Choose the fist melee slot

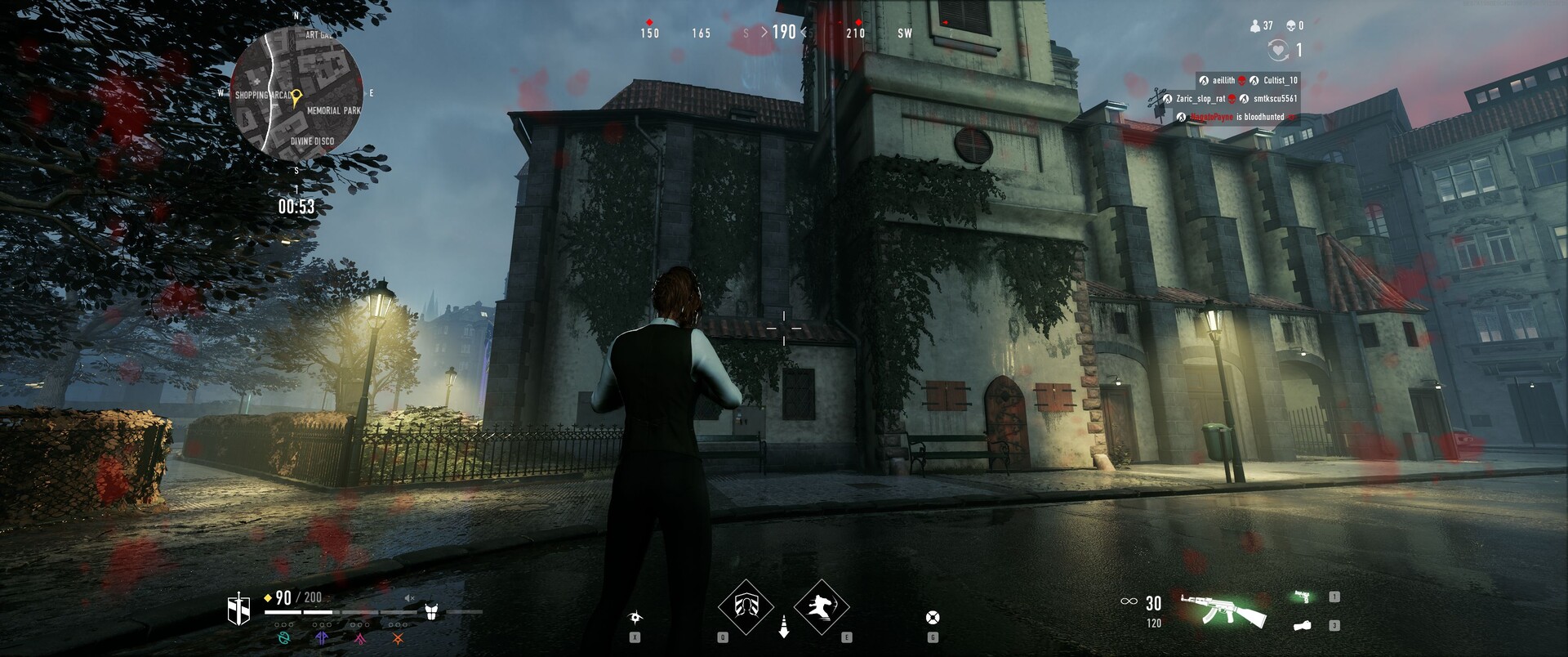pyautogui.click(x=1302, y=626)
